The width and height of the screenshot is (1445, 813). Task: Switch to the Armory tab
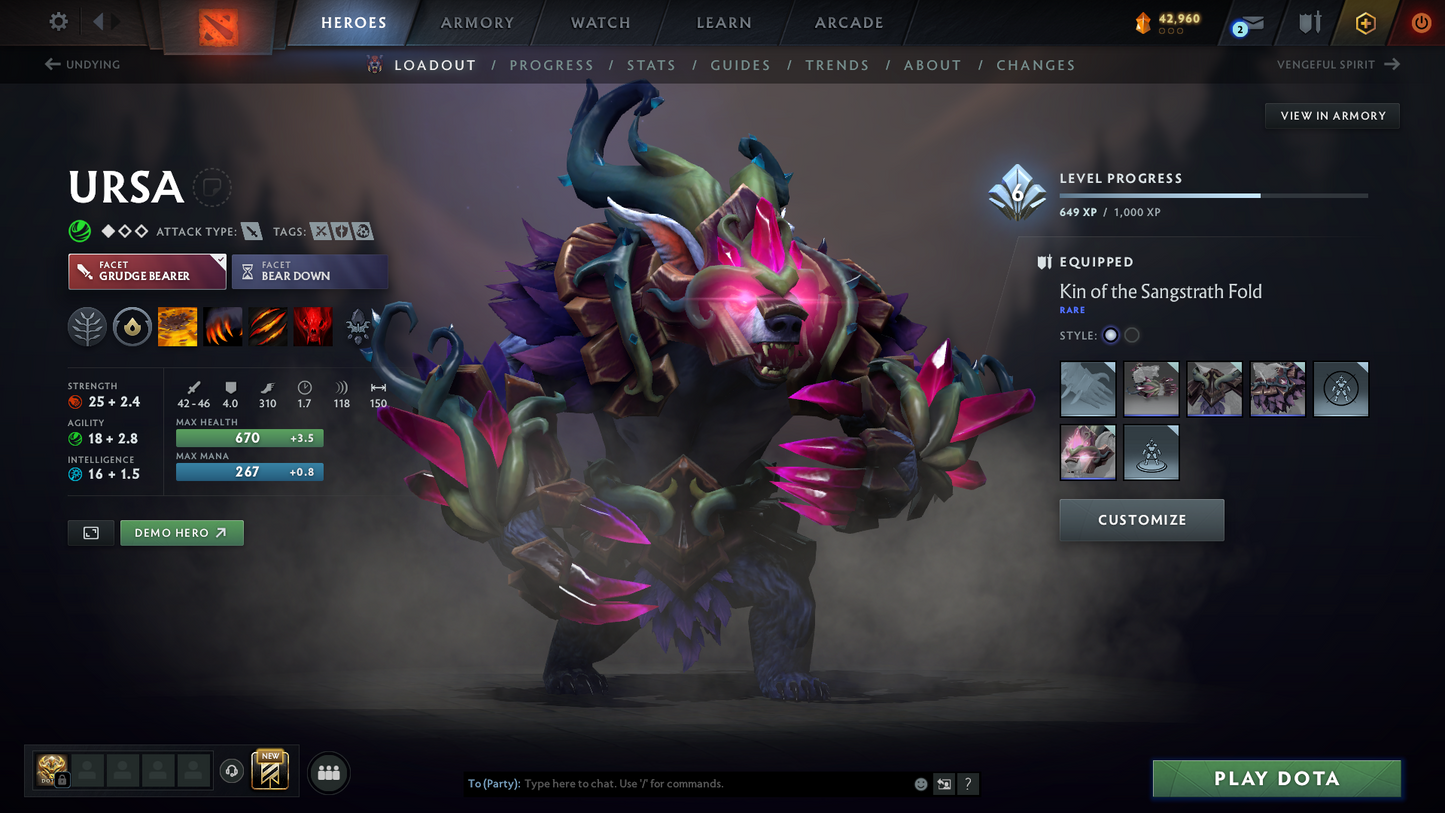pos(477,23)
